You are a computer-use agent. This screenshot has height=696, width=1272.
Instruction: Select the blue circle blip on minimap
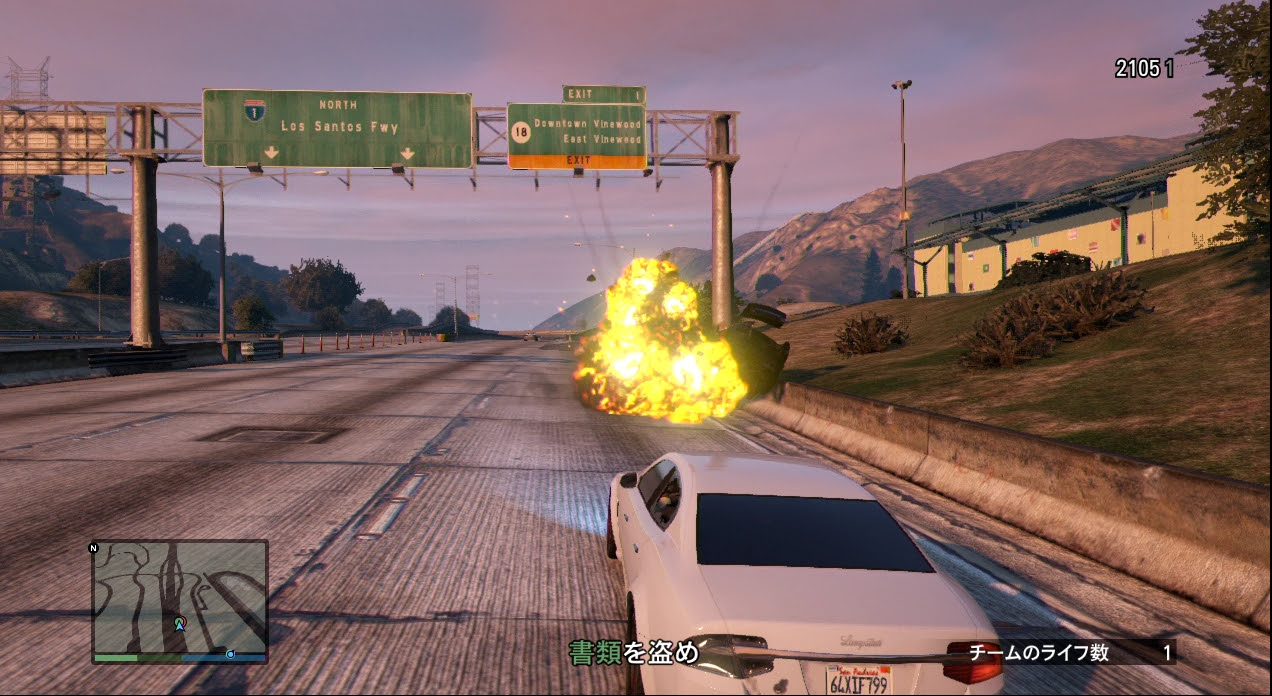click(x=231, y=654)
